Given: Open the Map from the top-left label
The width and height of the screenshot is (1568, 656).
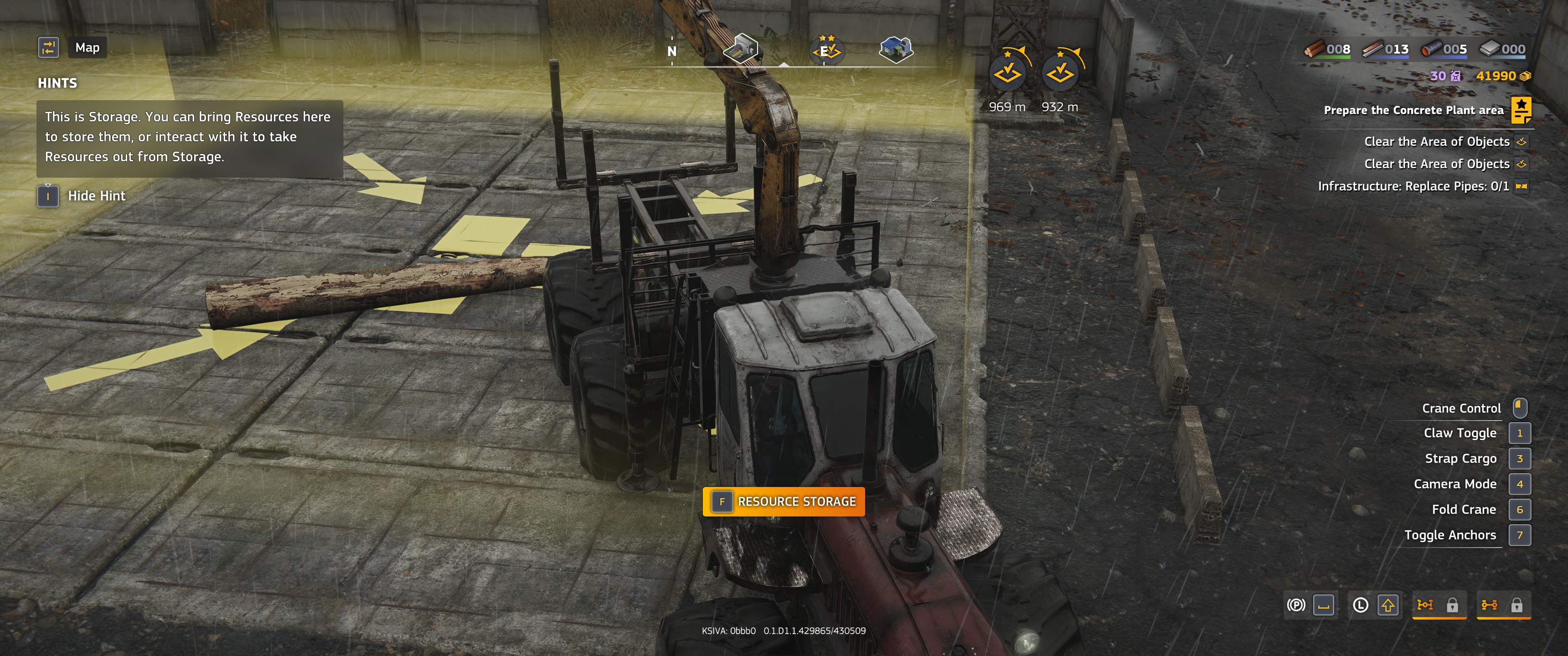Looking at the screenshot, I should pos(87,47).
